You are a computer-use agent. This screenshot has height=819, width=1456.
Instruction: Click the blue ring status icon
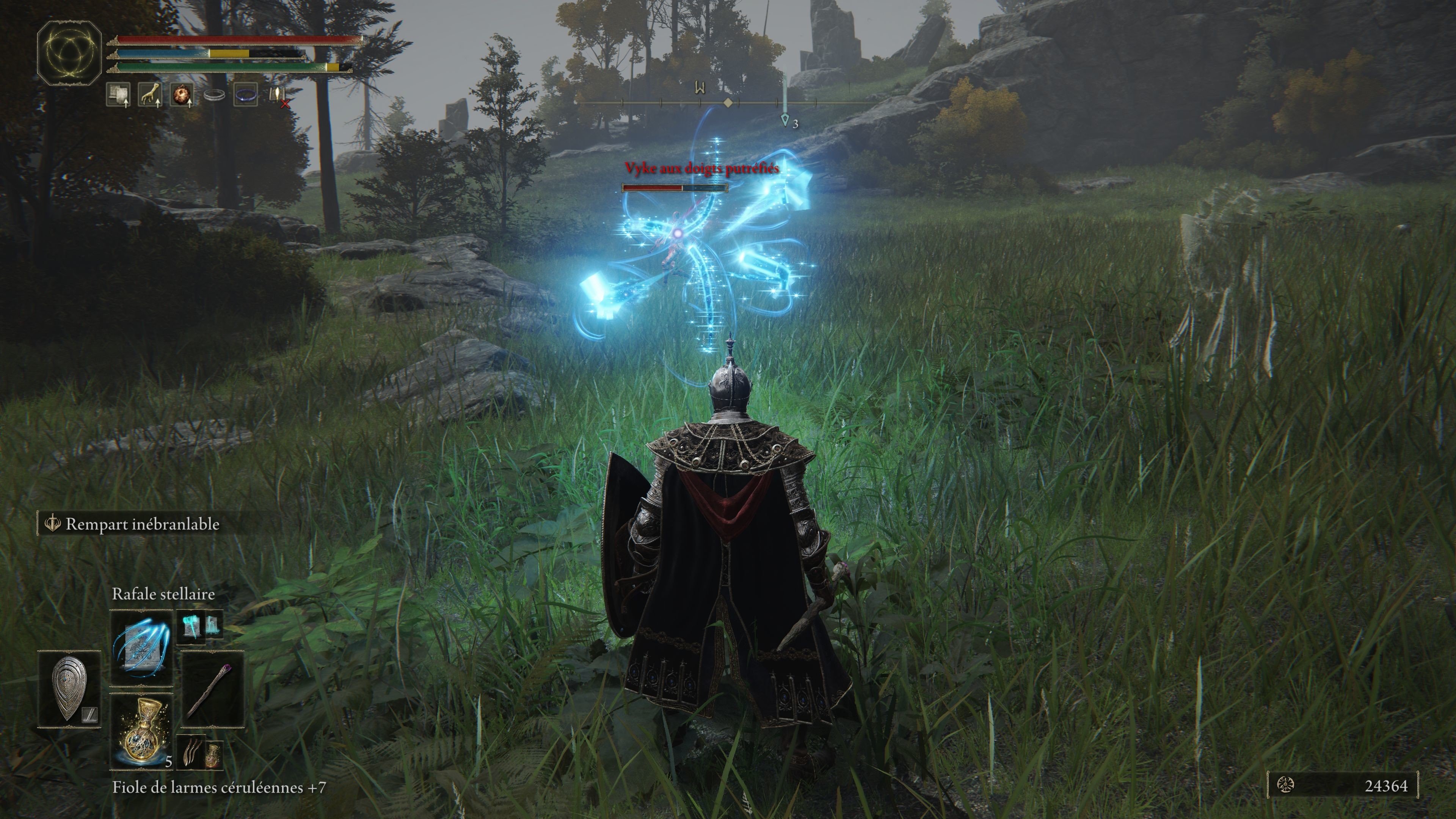(246, 94)
